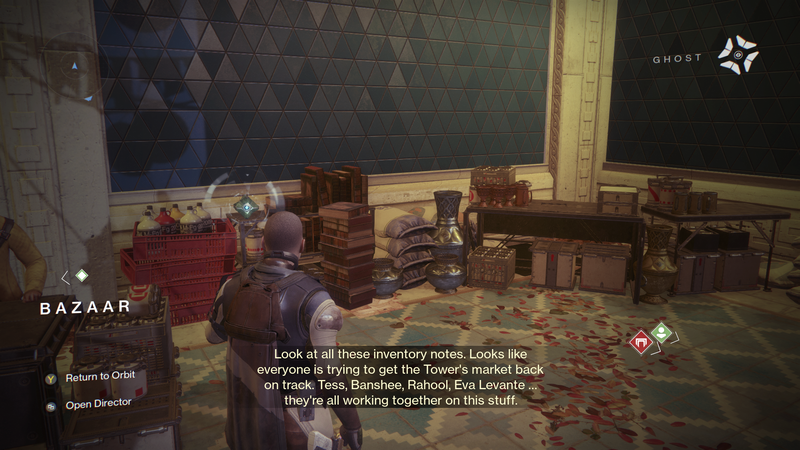This screenshot has height=450, width=800.
Task: Click the Ghost shell icon
Action: pos(738,53)
